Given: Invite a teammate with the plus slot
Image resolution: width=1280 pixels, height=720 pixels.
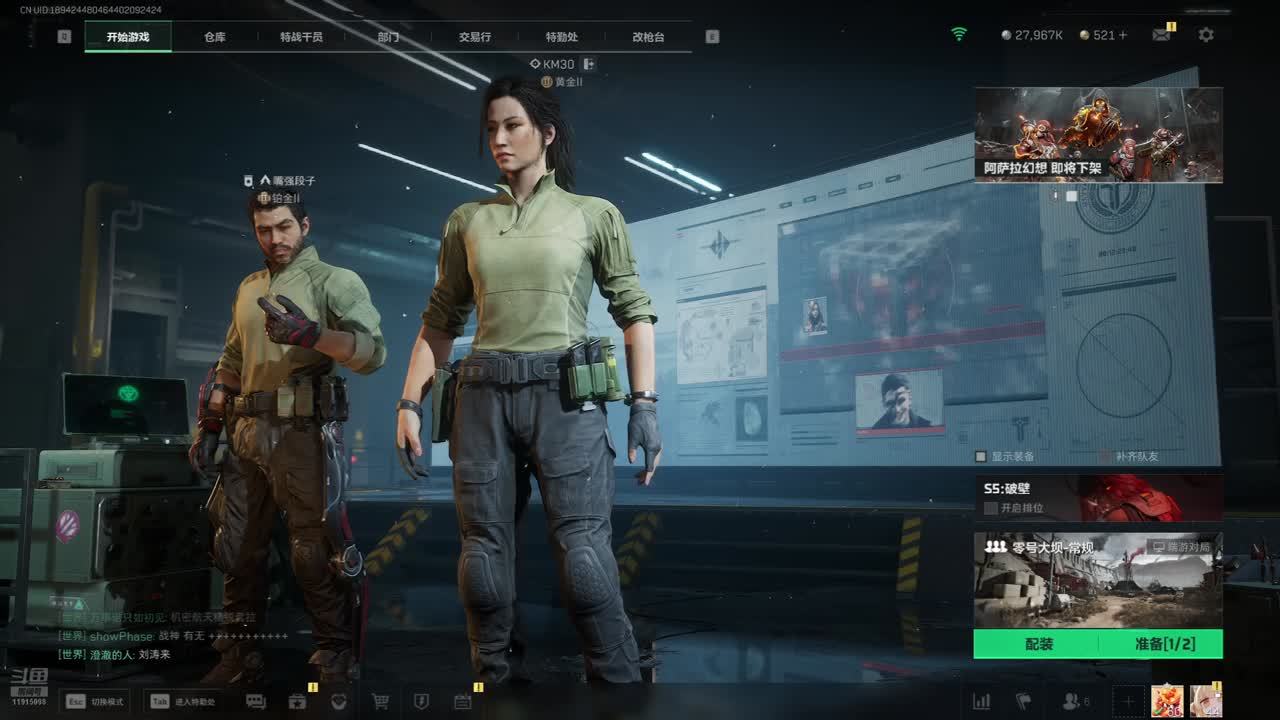Looking at the screenshot, I should [x=1128, y=702].
